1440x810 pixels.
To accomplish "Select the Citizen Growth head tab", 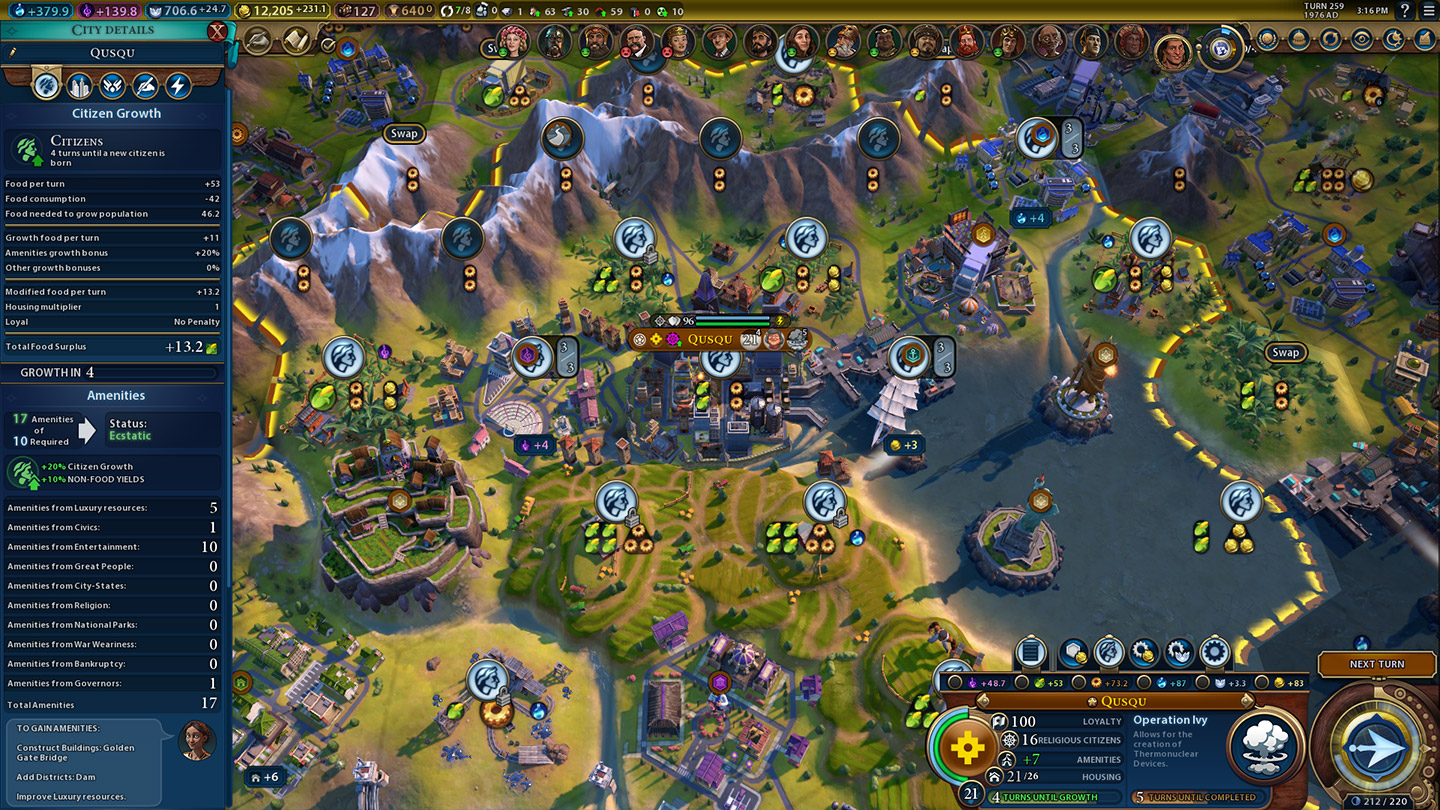I will [46, 86].
